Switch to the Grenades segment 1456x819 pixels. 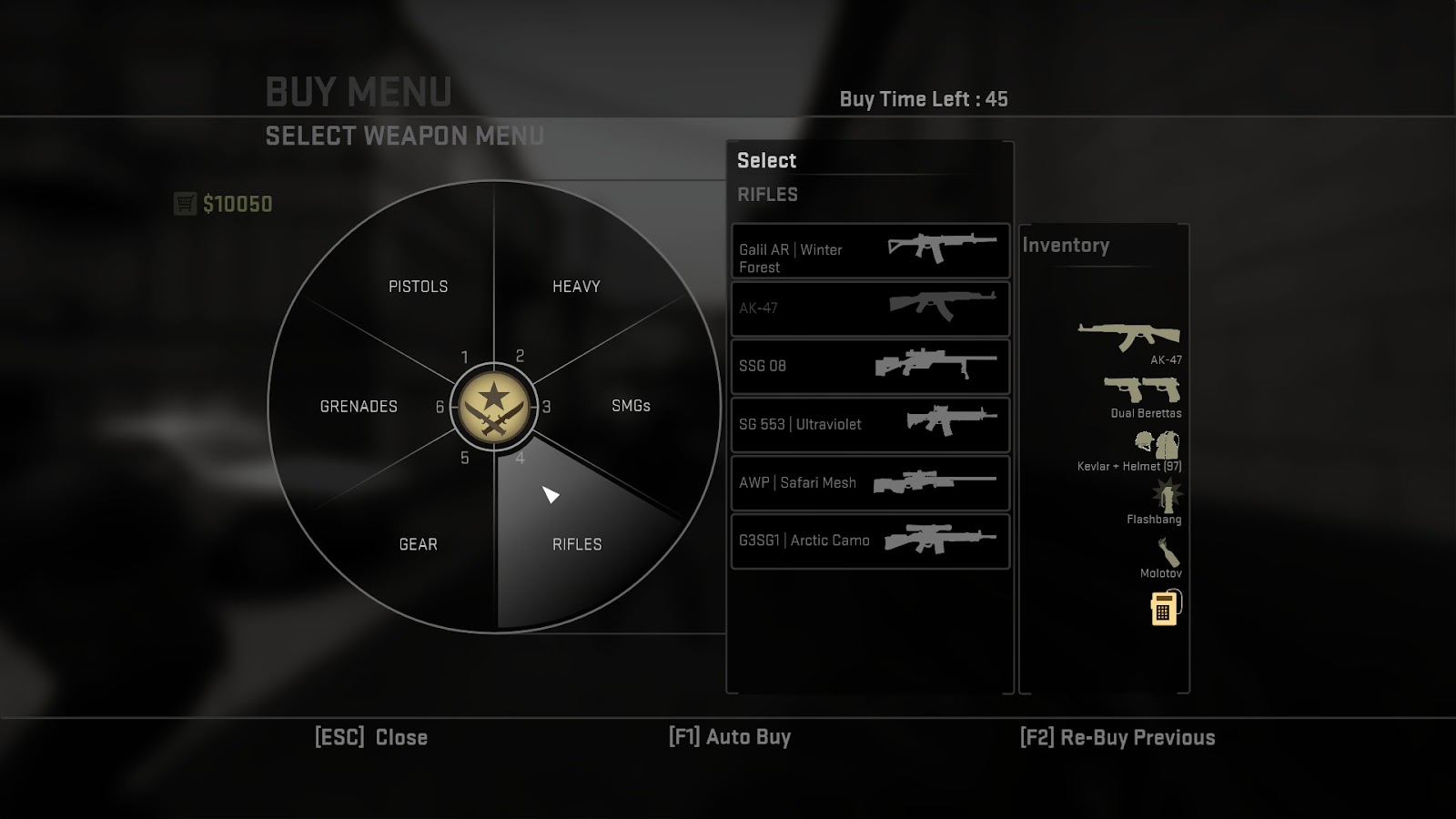(359, 407)
